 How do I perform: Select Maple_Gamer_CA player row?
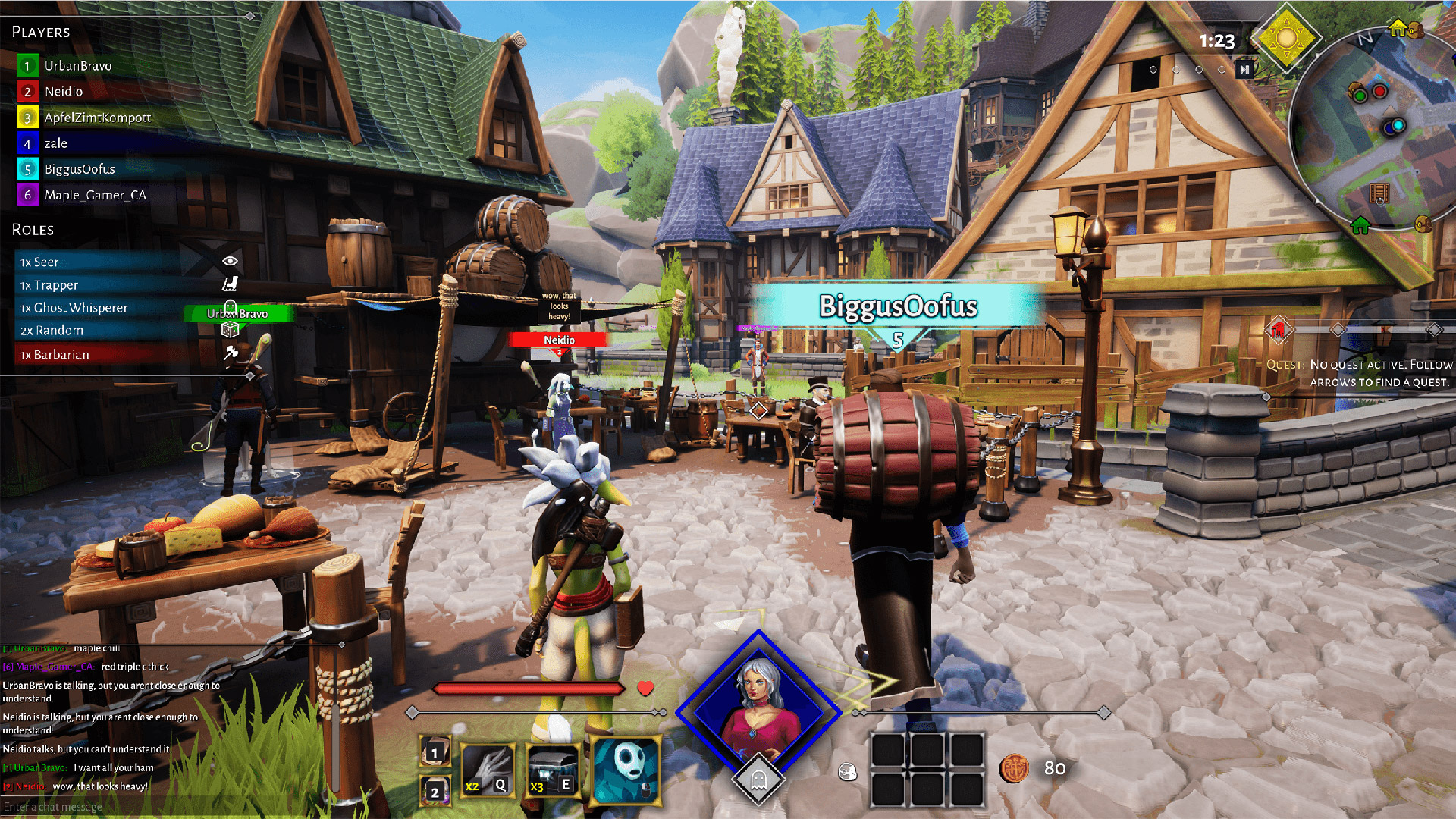(x=95, y=195)
